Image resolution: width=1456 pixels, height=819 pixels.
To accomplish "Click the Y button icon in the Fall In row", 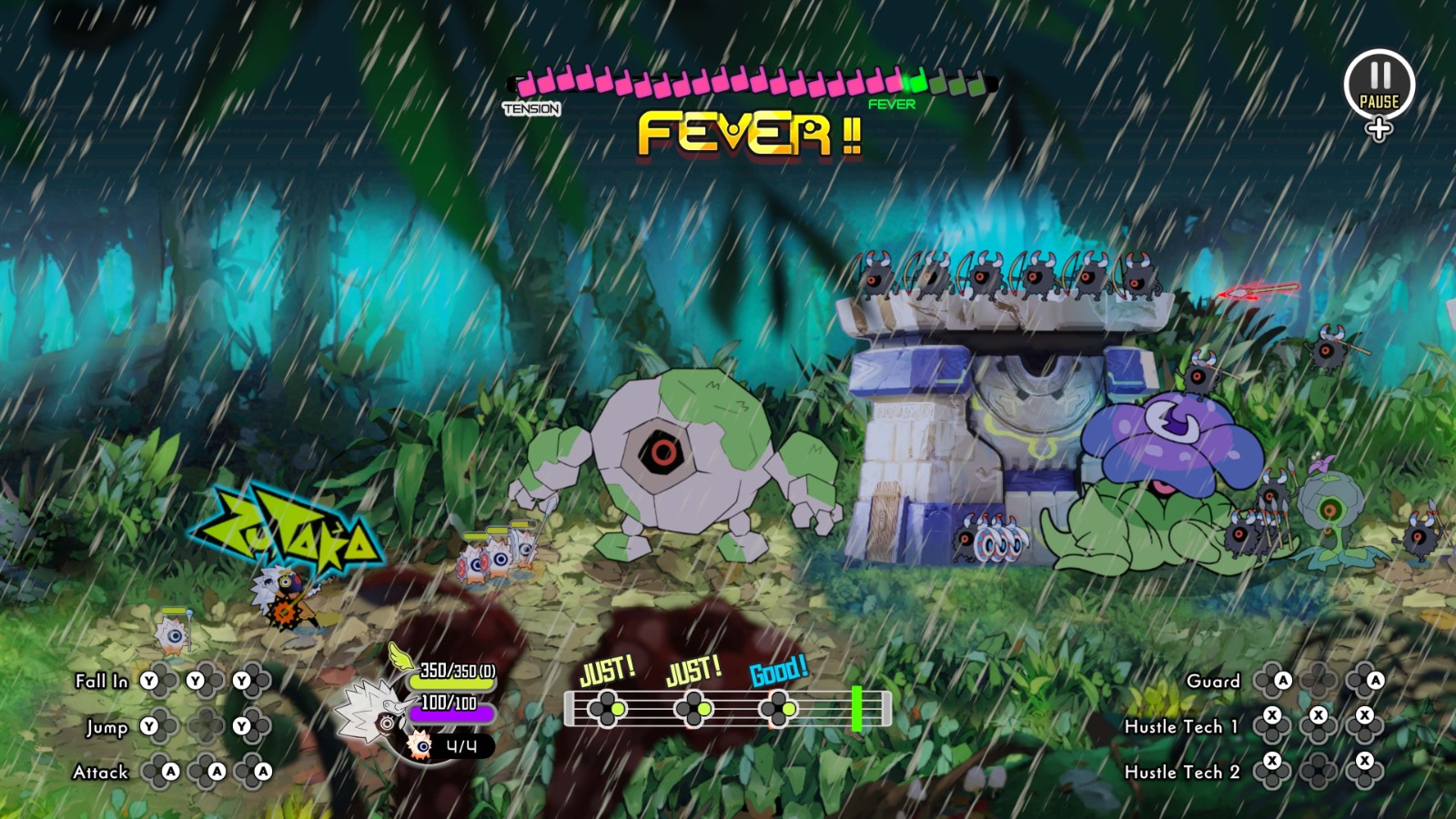I will pos(148,680).
